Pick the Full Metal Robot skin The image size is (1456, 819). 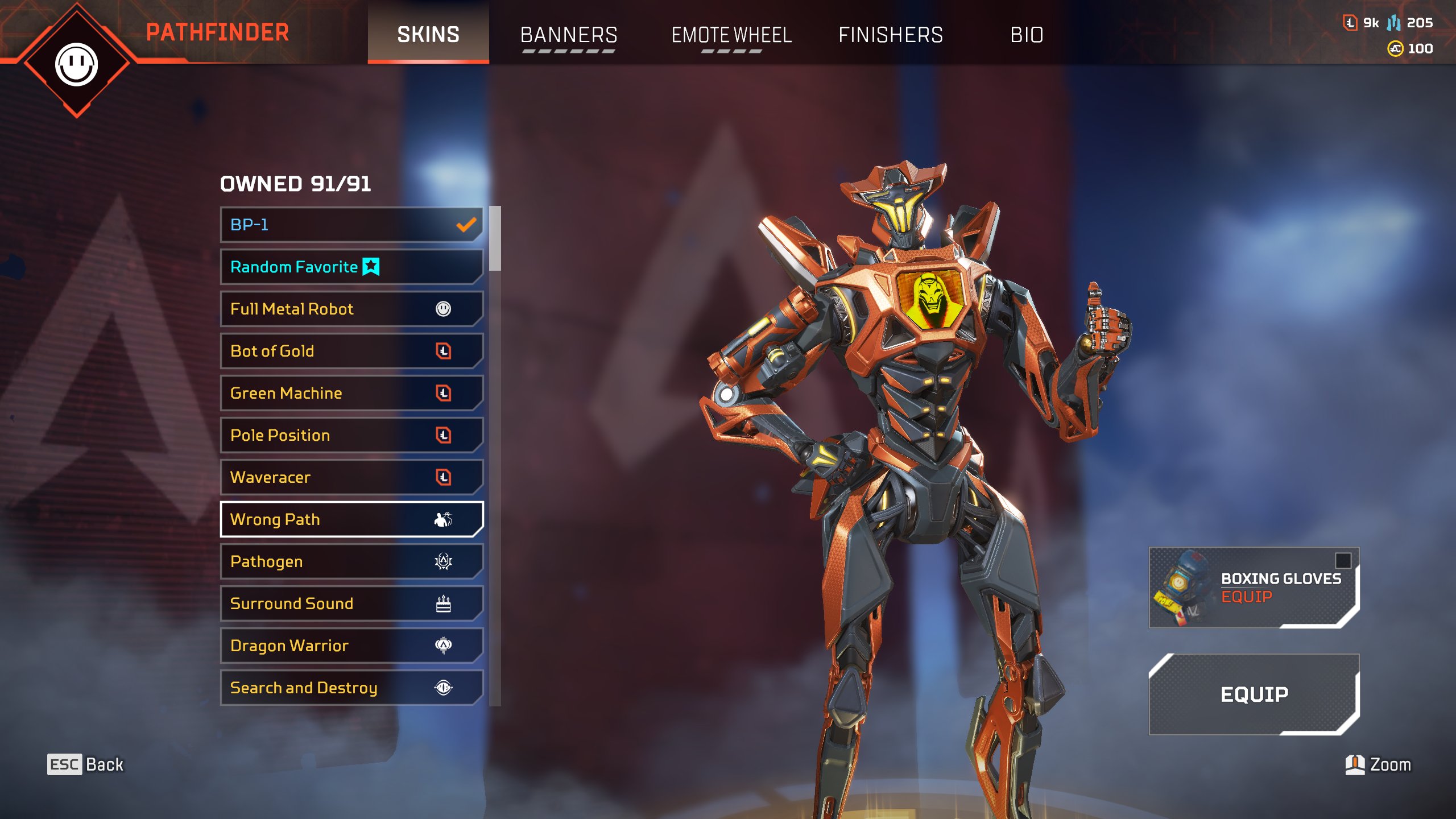[351, 309]
